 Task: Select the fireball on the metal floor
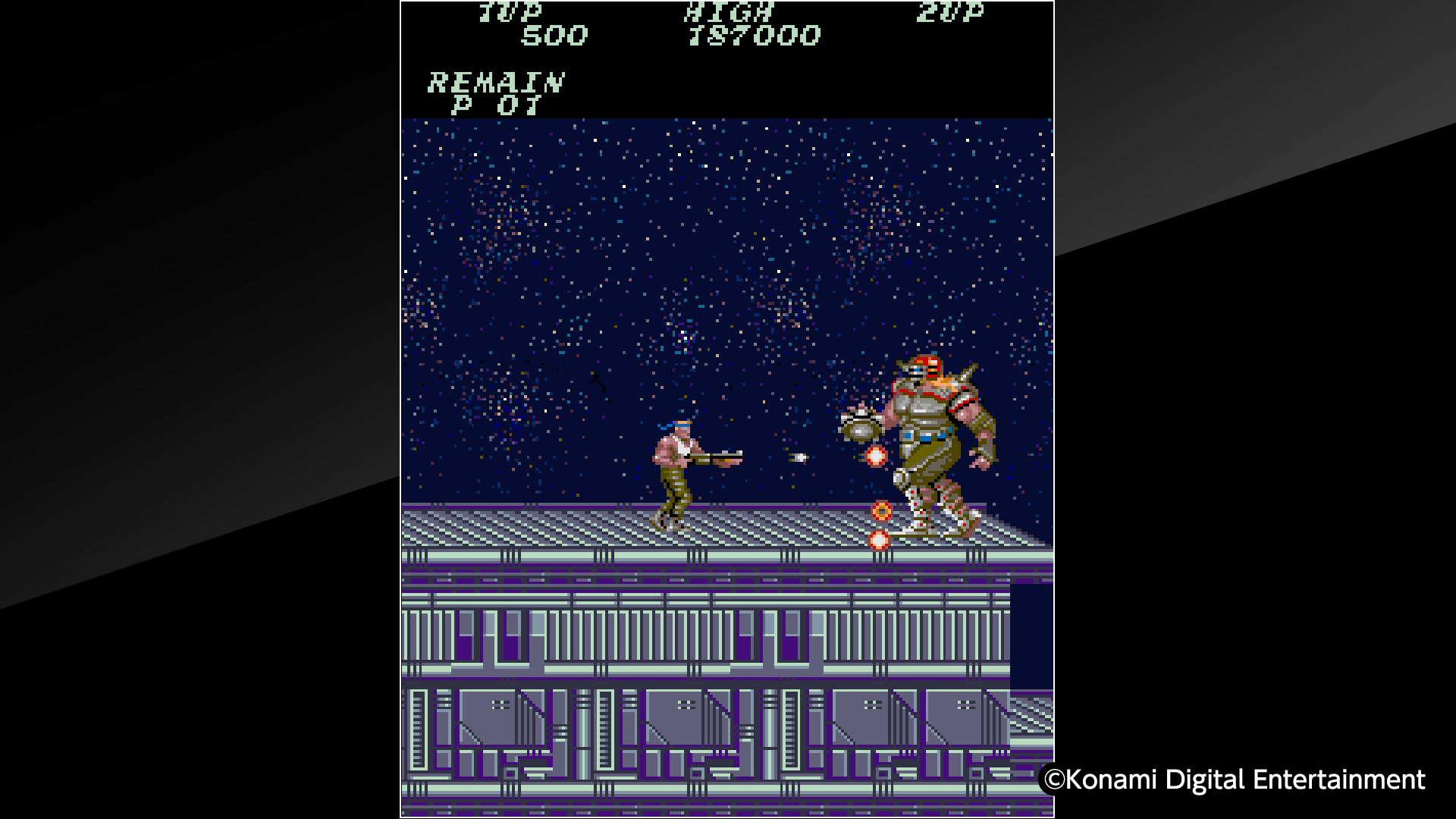pos(881,511)
